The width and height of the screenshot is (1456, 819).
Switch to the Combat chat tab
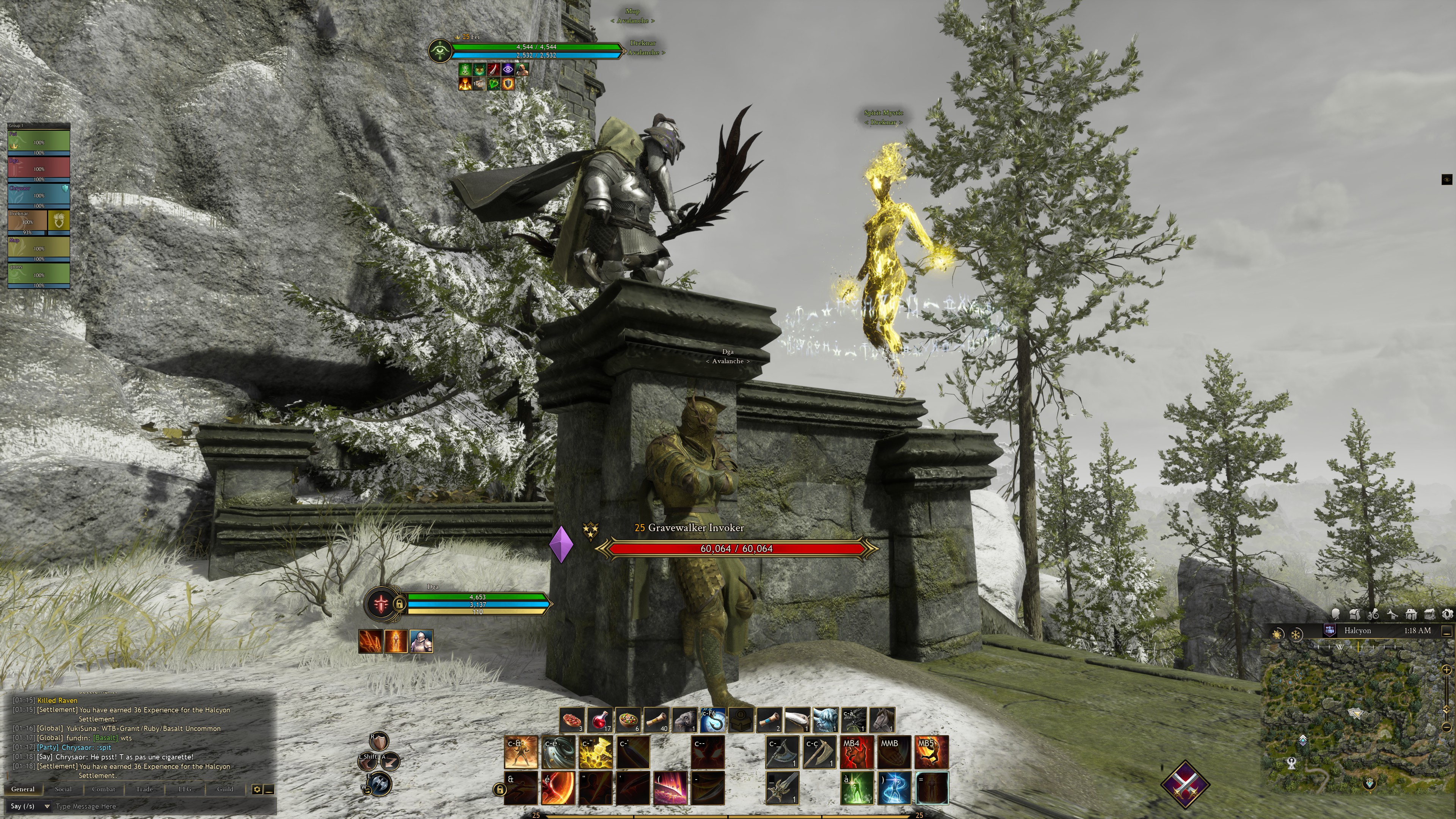click(x=104, y=789)
